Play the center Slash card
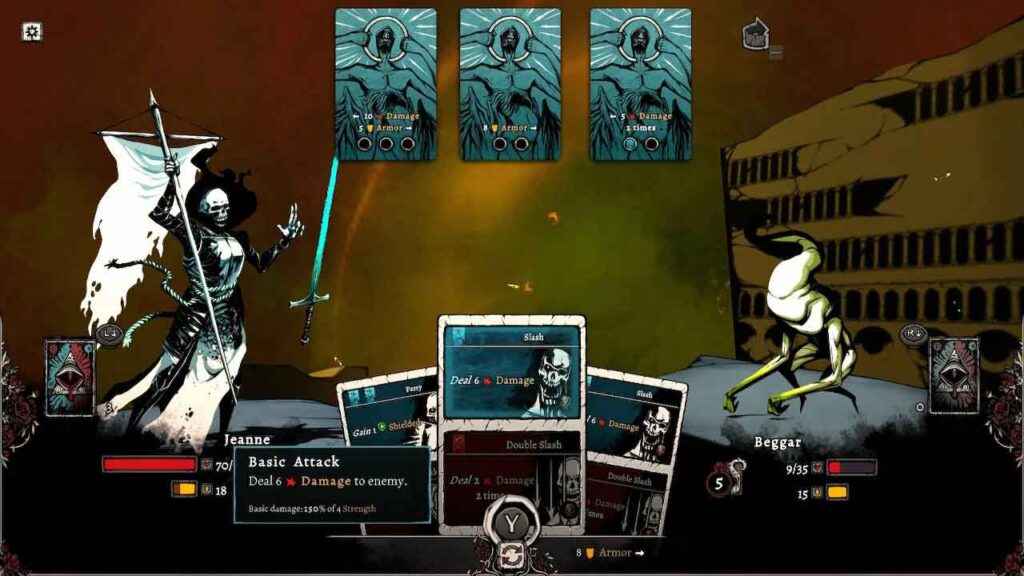This screenshot has height=576, width=1024. [511, 372]
